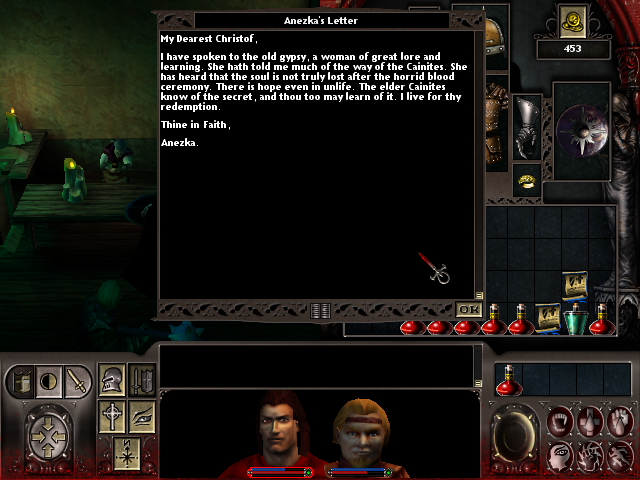Screen dimensions: 640x480
Task: Use the blood vial in quick slot
Action: [508, 380]
